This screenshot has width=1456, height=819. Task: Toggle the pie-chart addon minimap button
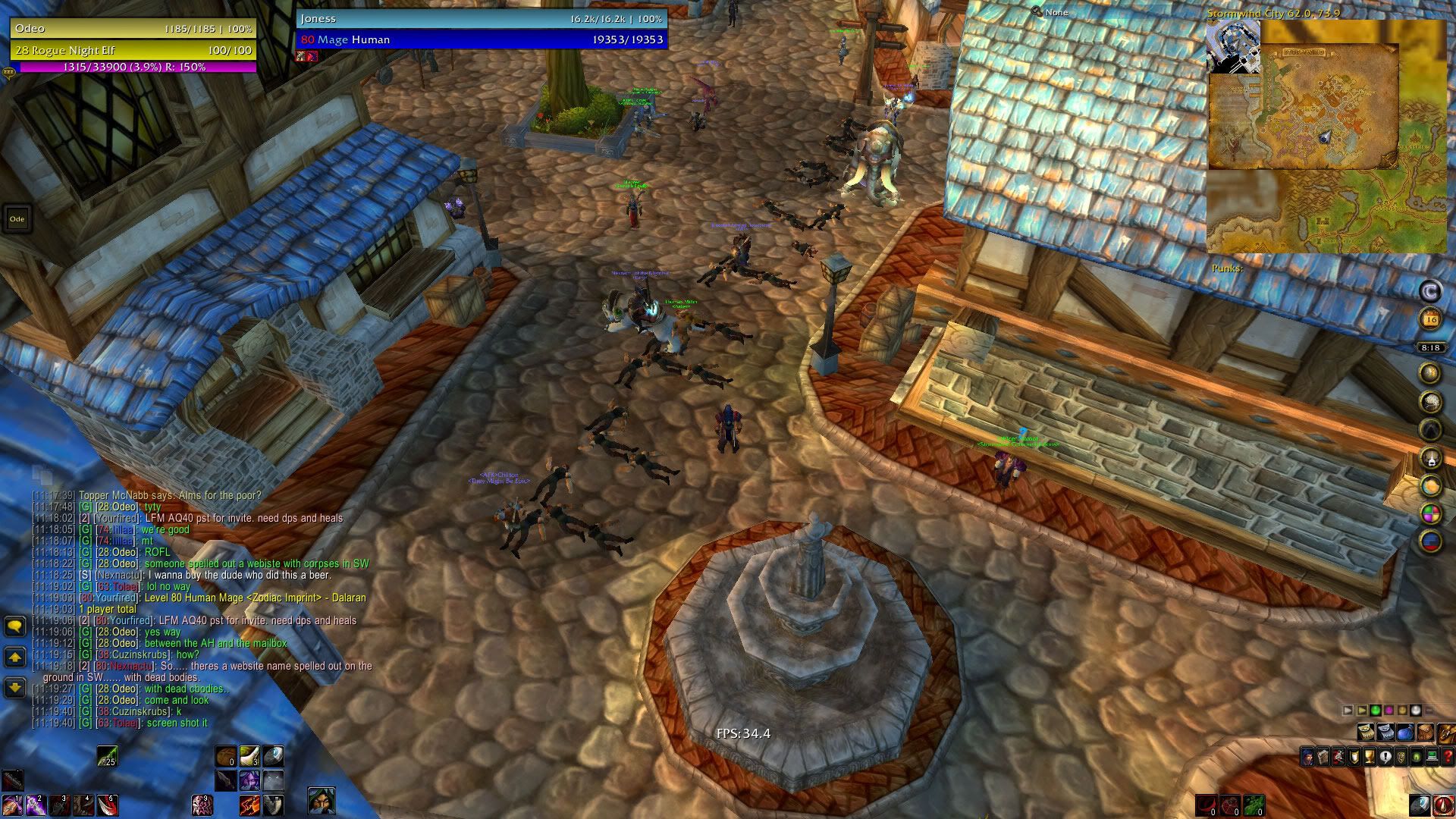click(1431, 514)
